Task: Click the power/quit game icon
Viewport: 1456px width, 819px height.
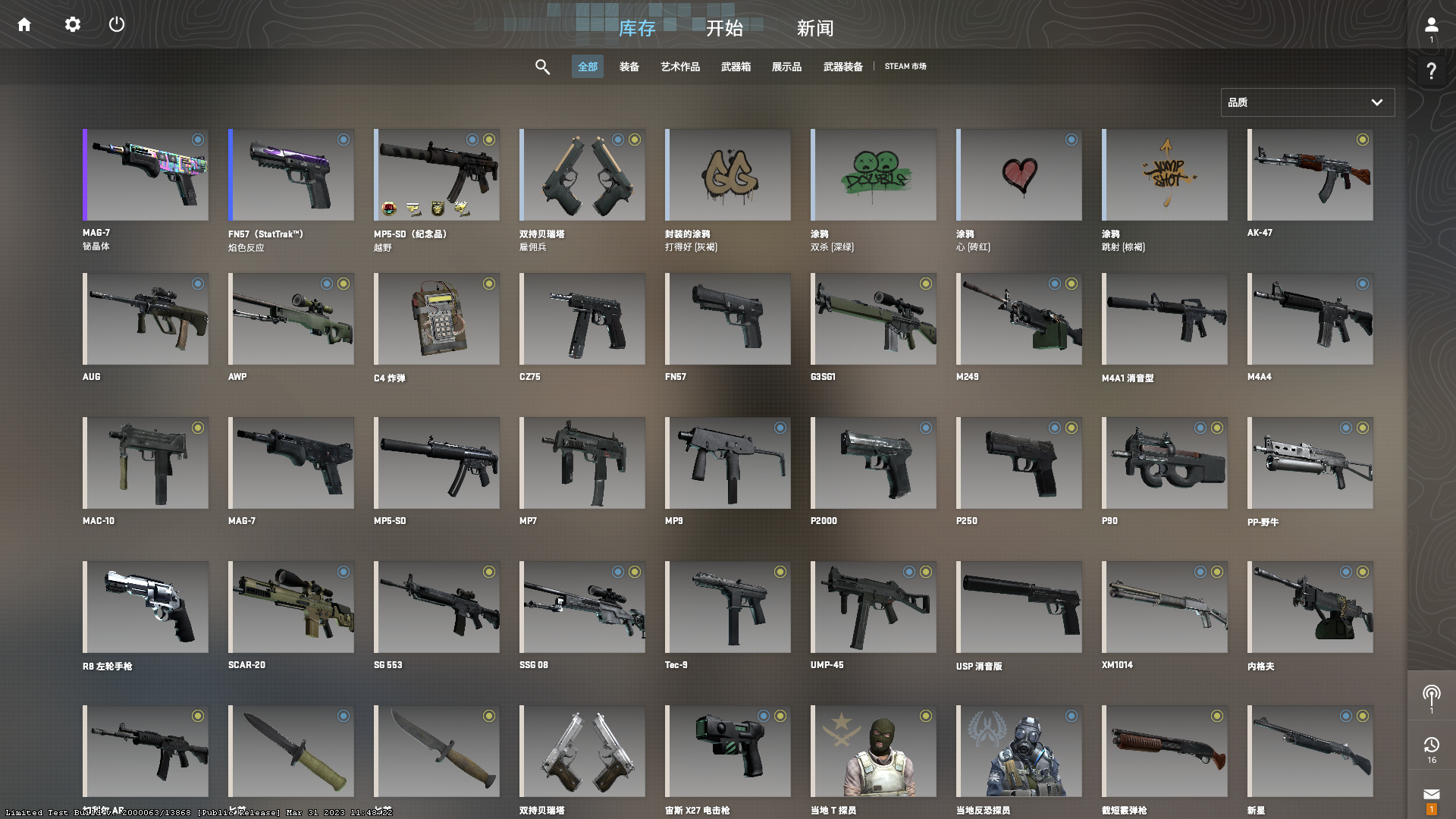Action: pyautogui.click(x=117, y=24)
